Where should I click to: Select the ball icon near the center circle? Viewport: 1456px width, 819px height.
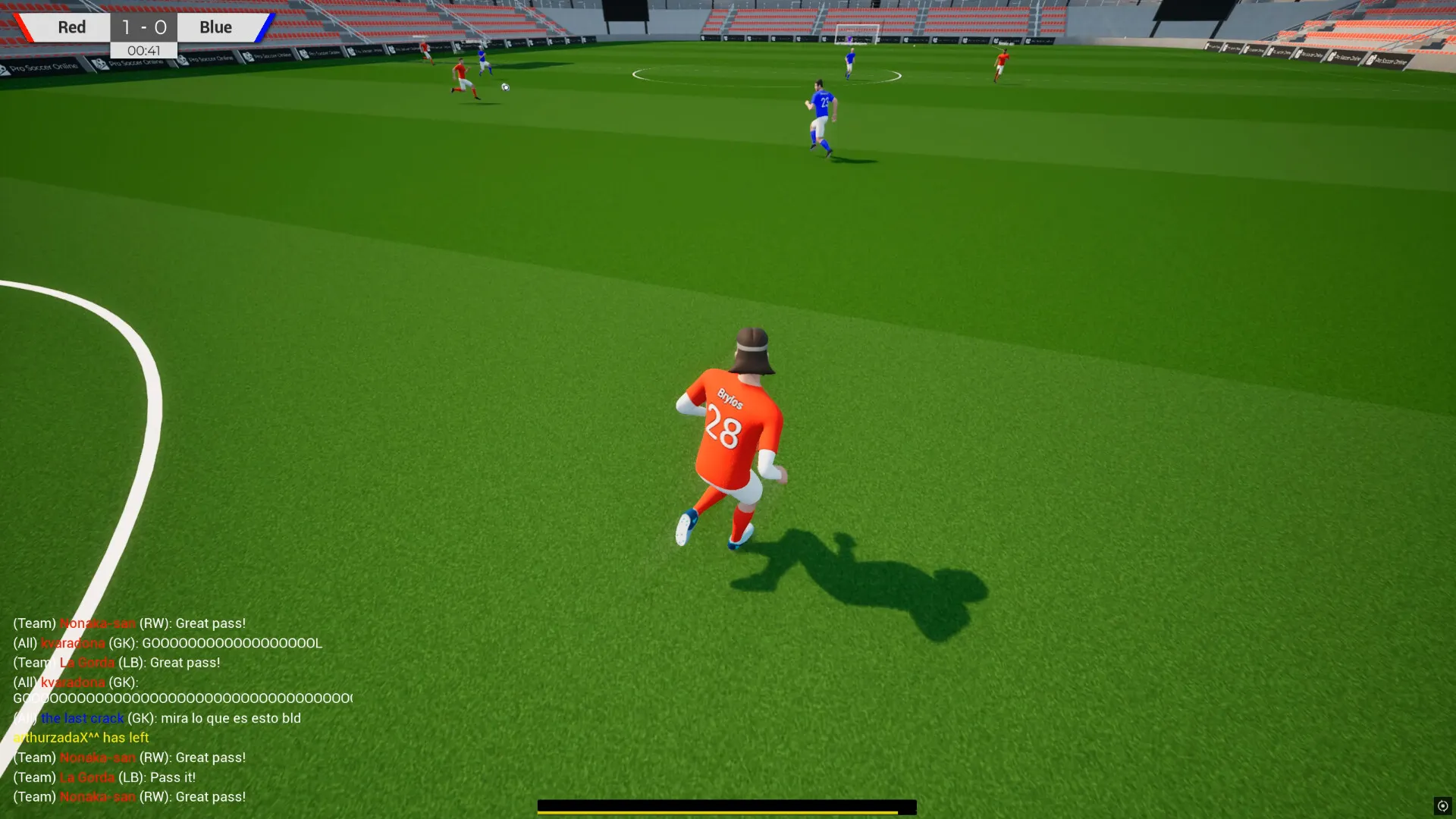(504, 86)
